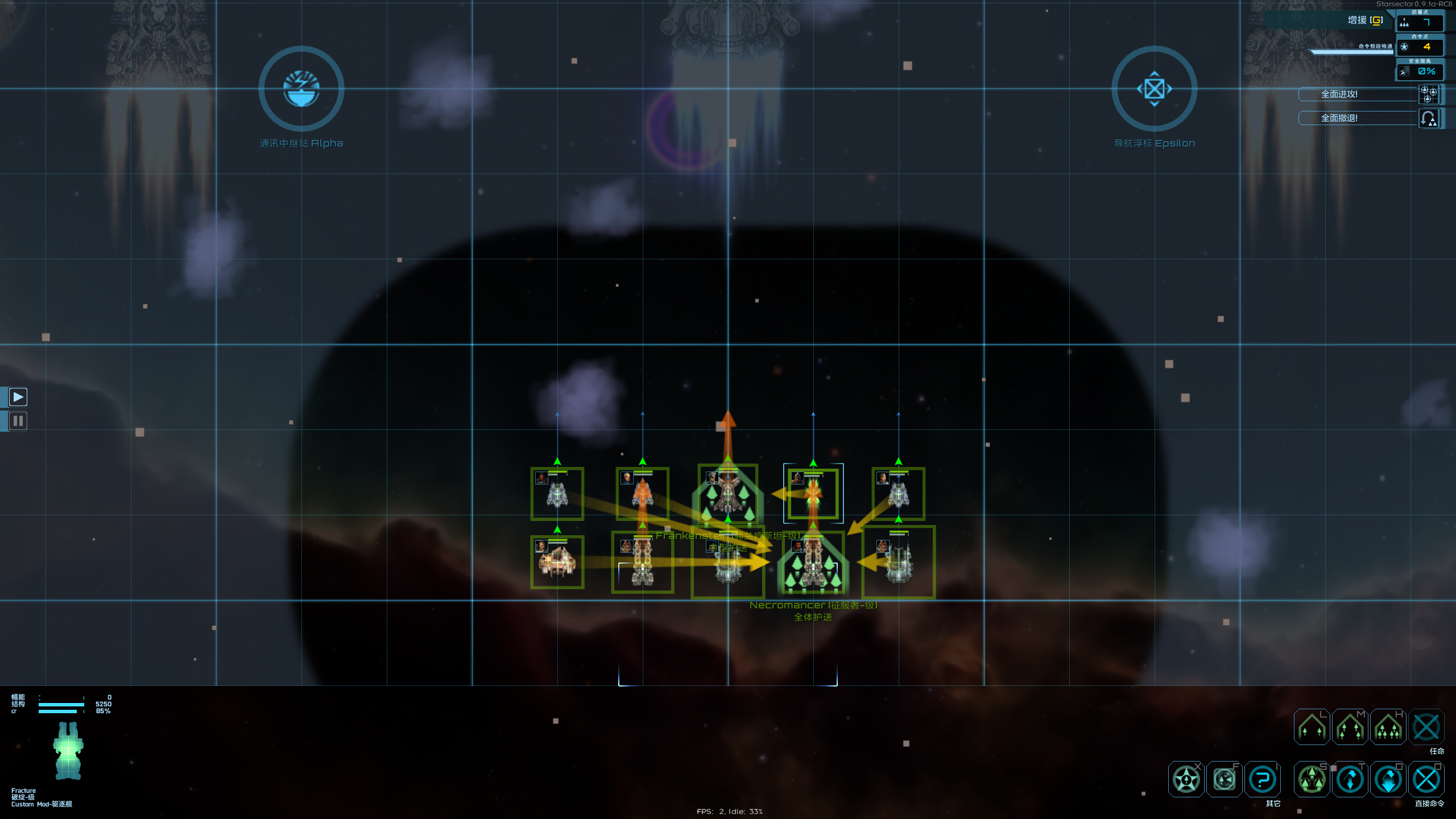Image resolution: width=1456 pixels, height=819 pixels.
Task: Select the fighter strike icon (F)
Action: [1224, 779]
